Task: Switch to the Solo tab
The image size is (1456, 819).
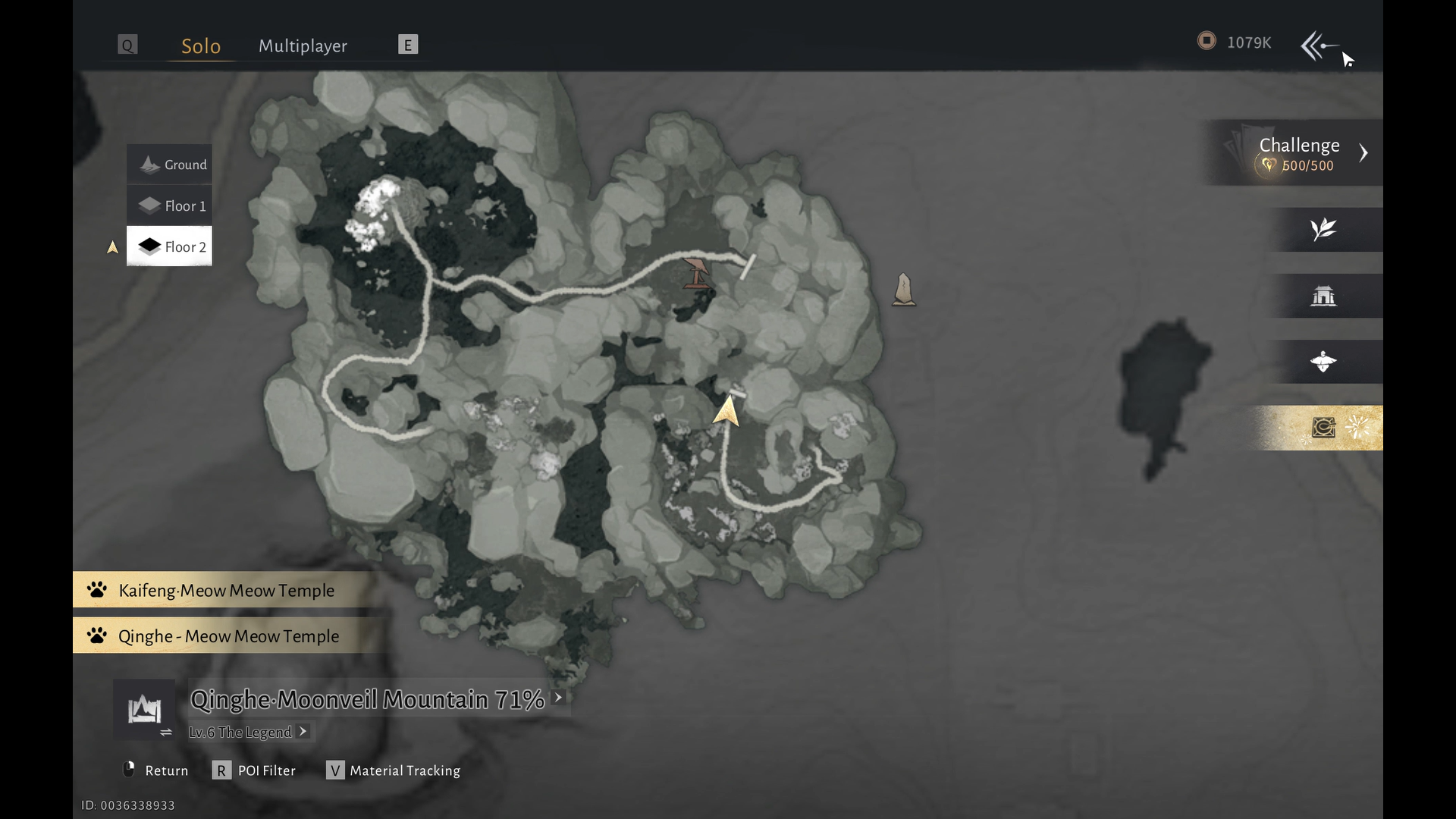Action: click(x=201, y=46)
